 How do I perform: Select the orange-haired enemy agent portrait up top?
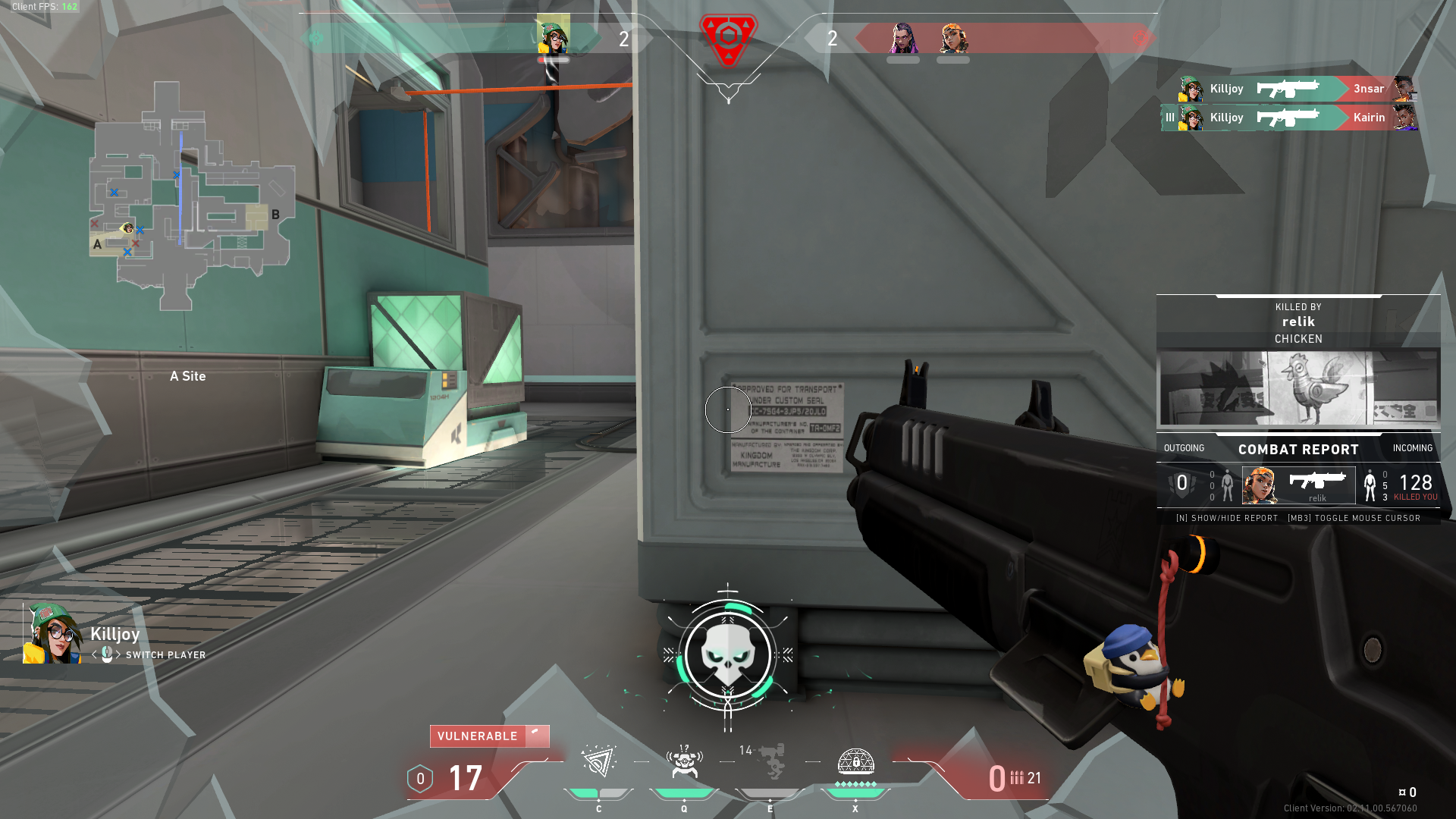tap(953, 38)
